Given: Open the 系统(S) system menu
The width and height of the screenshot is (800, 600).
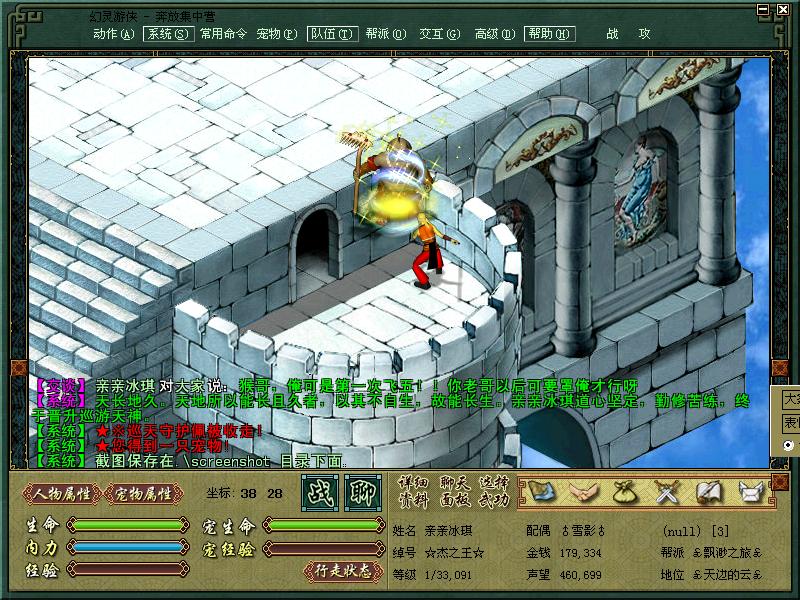Looking at the screenshot, I should [x=167, y=33].
